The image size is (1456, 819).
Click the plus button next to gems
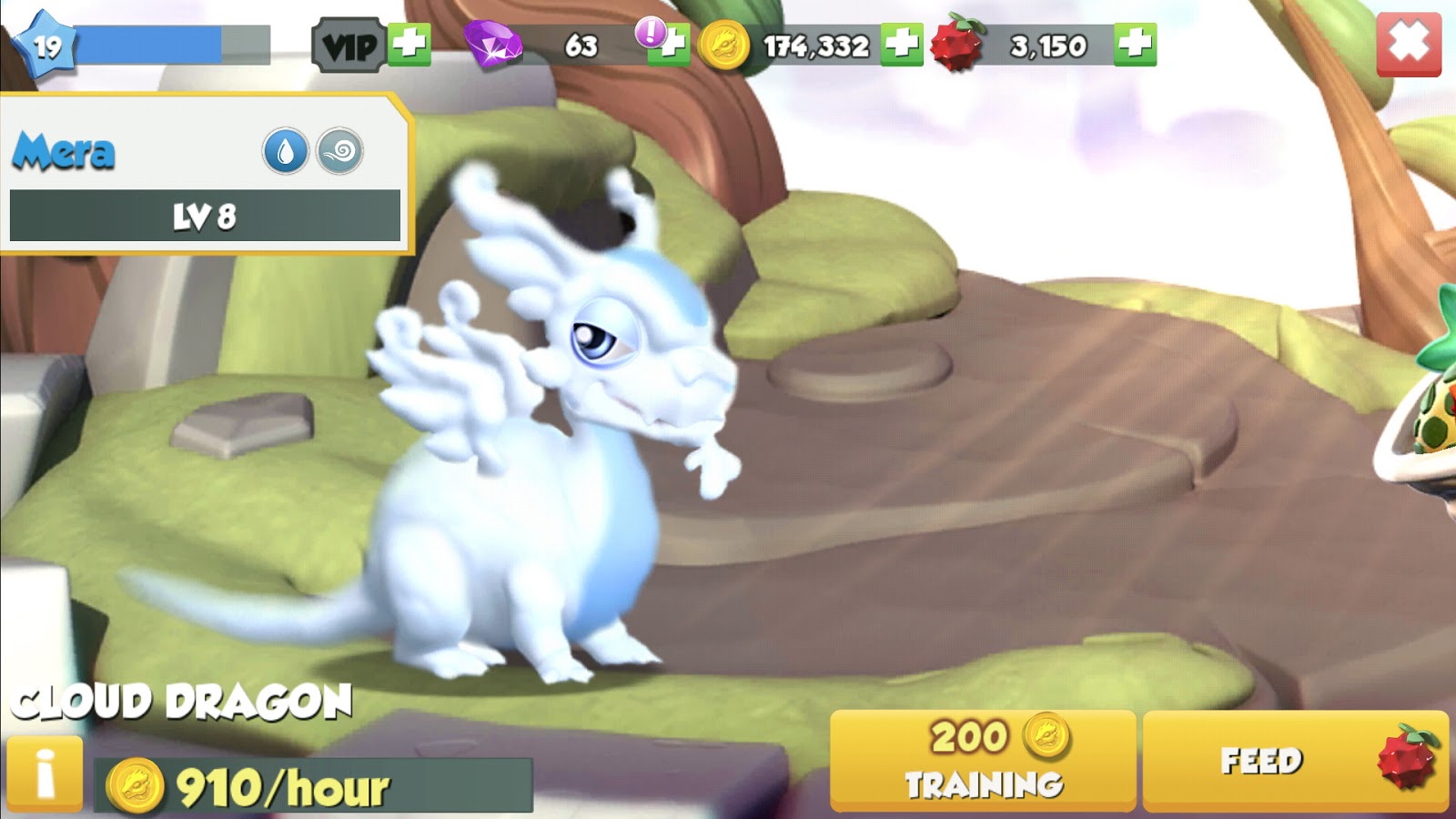(x=671, y=43)
